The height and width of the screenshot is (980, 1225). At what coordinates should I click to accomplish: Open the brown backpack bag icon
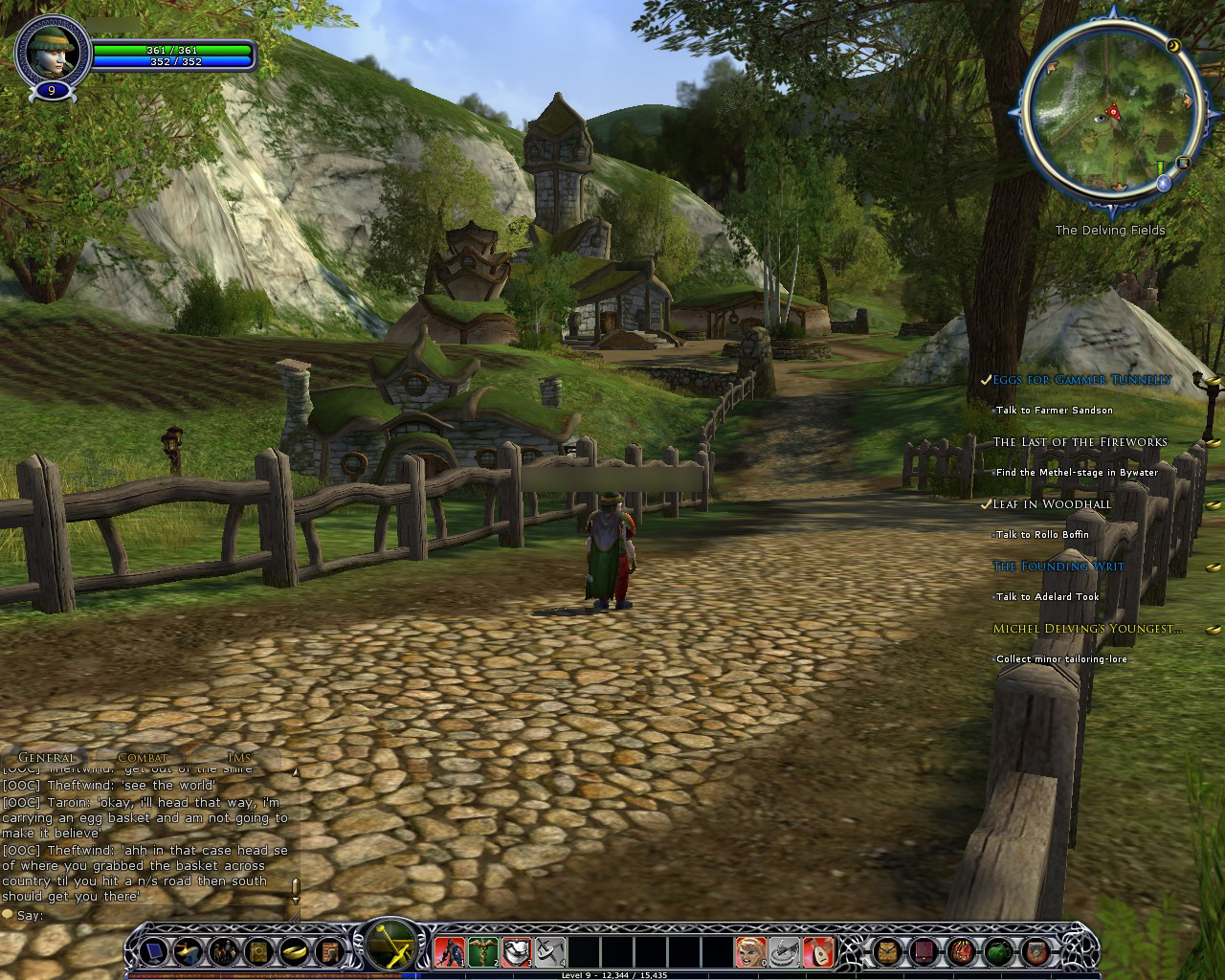point(887,951)
